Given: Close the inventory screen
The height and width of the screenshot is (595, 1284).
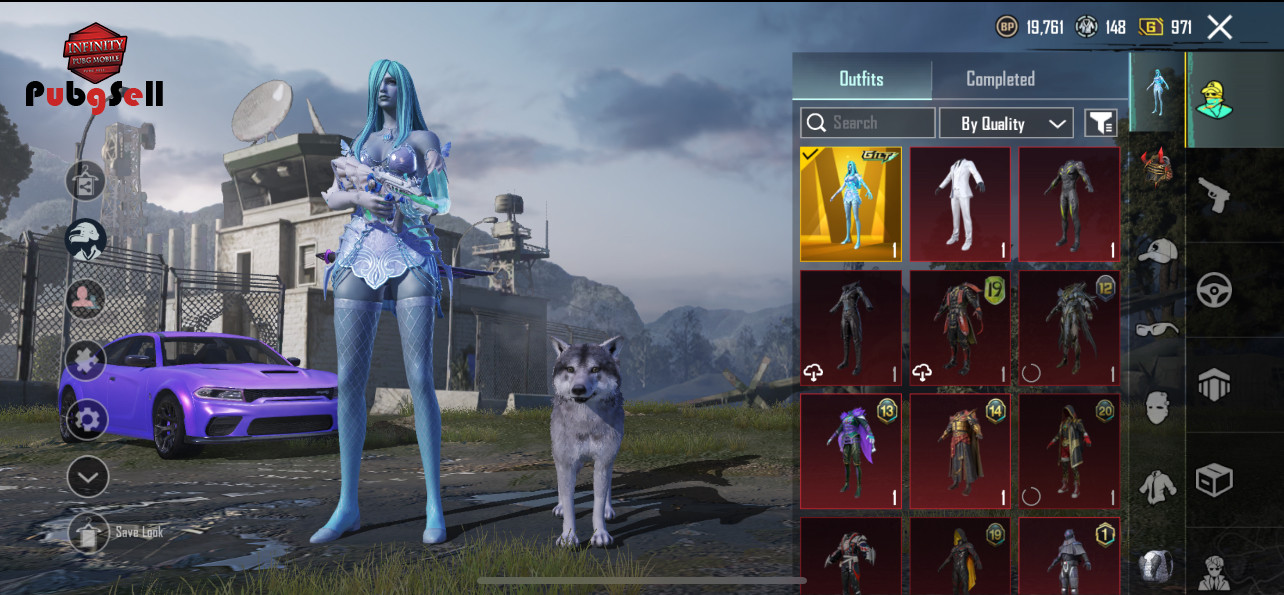Looking at the screenshot, I should (1219, 27).
